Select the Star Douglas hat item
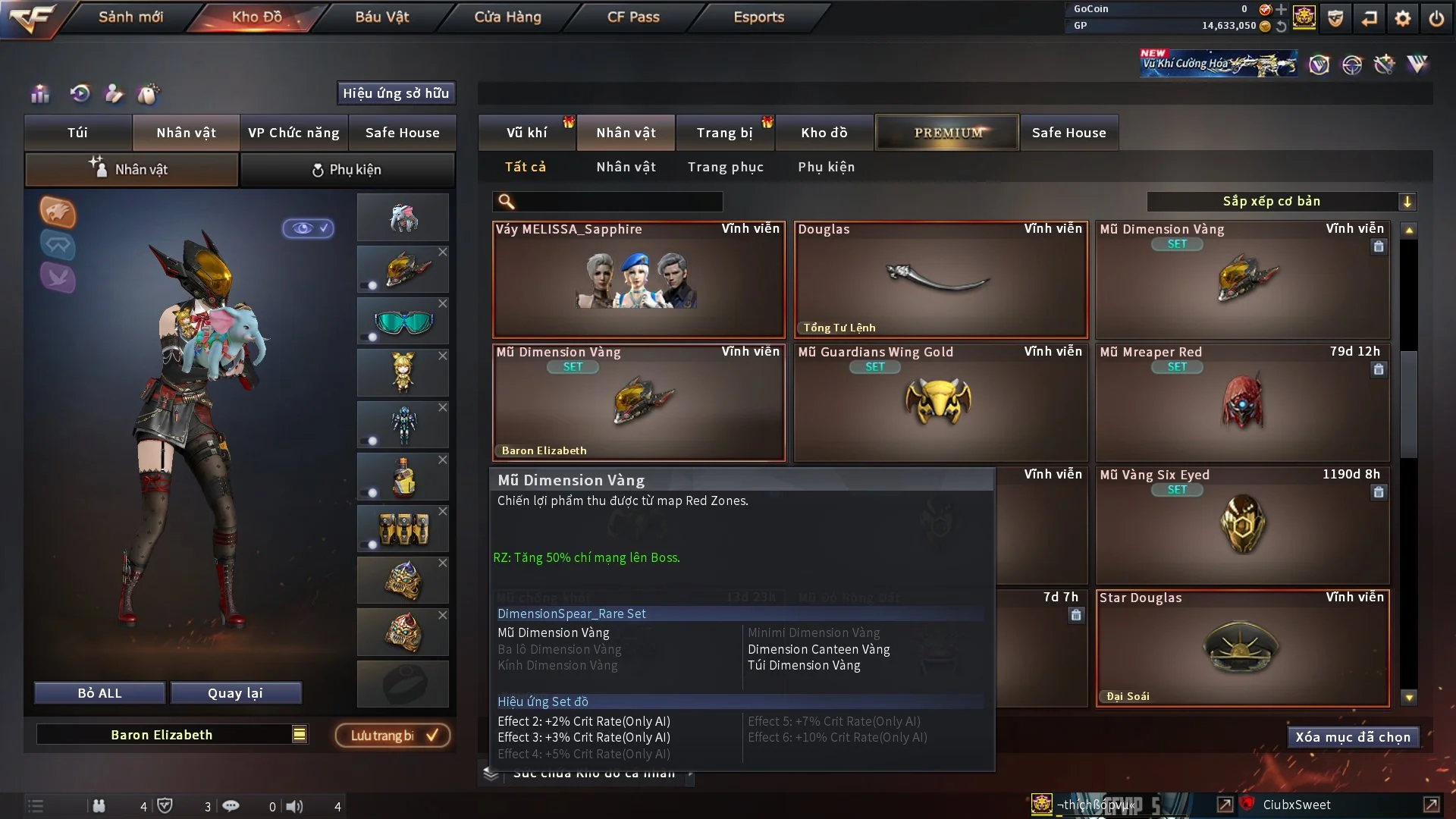This screenshot has height=819, width=1456. 1241,648
